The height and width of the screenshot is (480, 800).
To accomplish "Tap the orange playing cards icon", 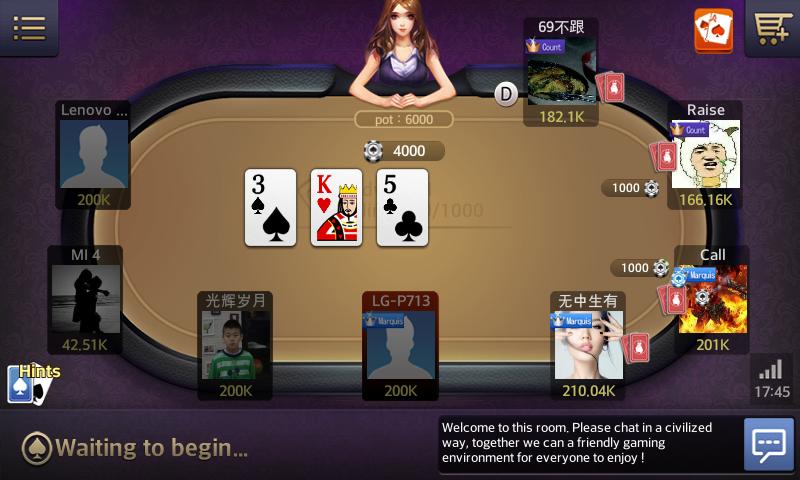I will point(713,30).
